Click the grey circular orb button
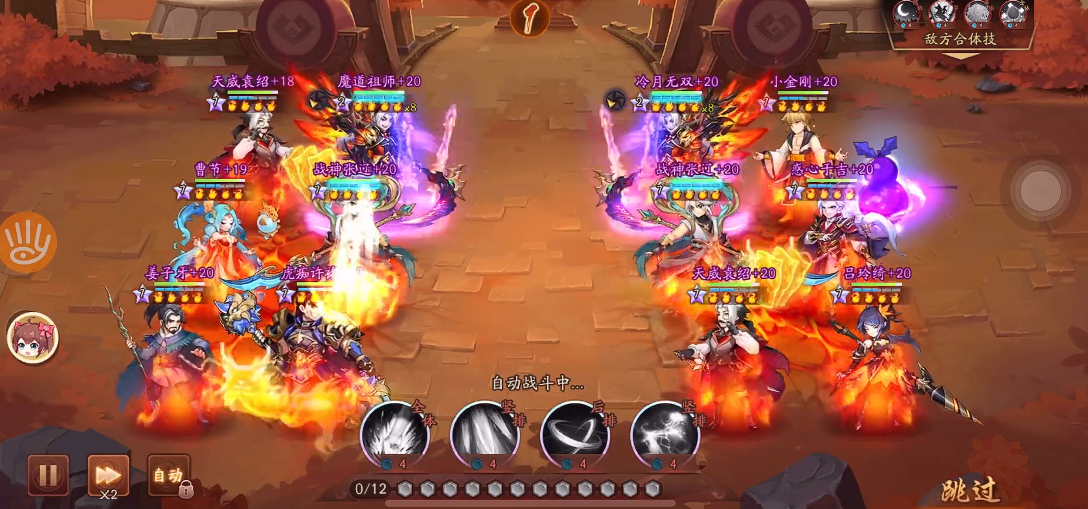 coord(1039,188)
